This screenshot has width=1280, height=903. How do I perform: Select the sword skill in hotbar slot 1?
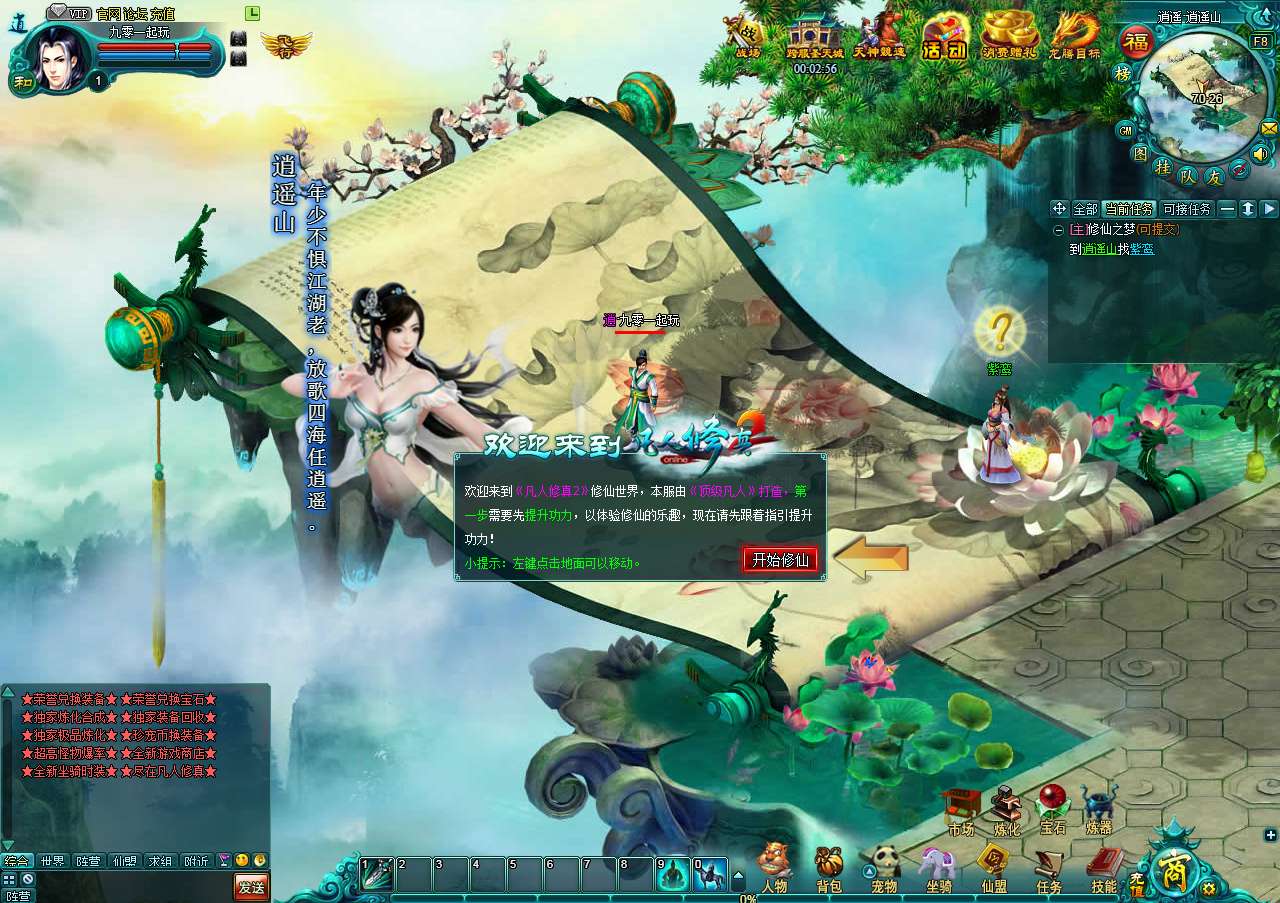(x=377, y=874)
